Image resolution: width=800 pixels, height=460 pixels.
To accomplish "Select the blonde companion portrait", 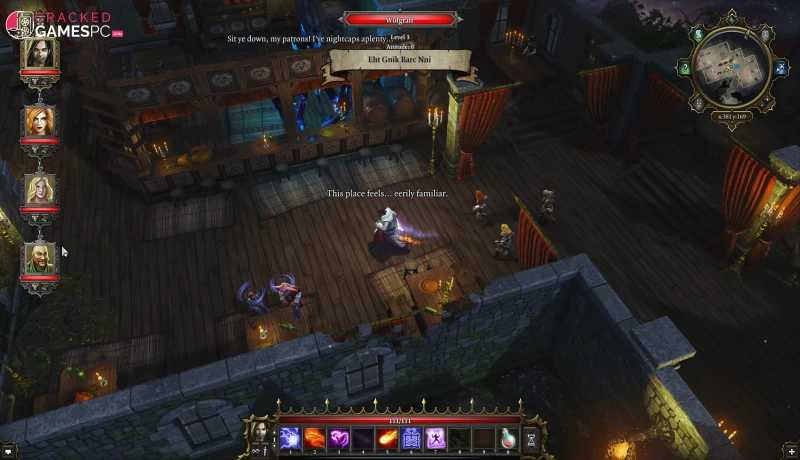I will tap(40, 190).
